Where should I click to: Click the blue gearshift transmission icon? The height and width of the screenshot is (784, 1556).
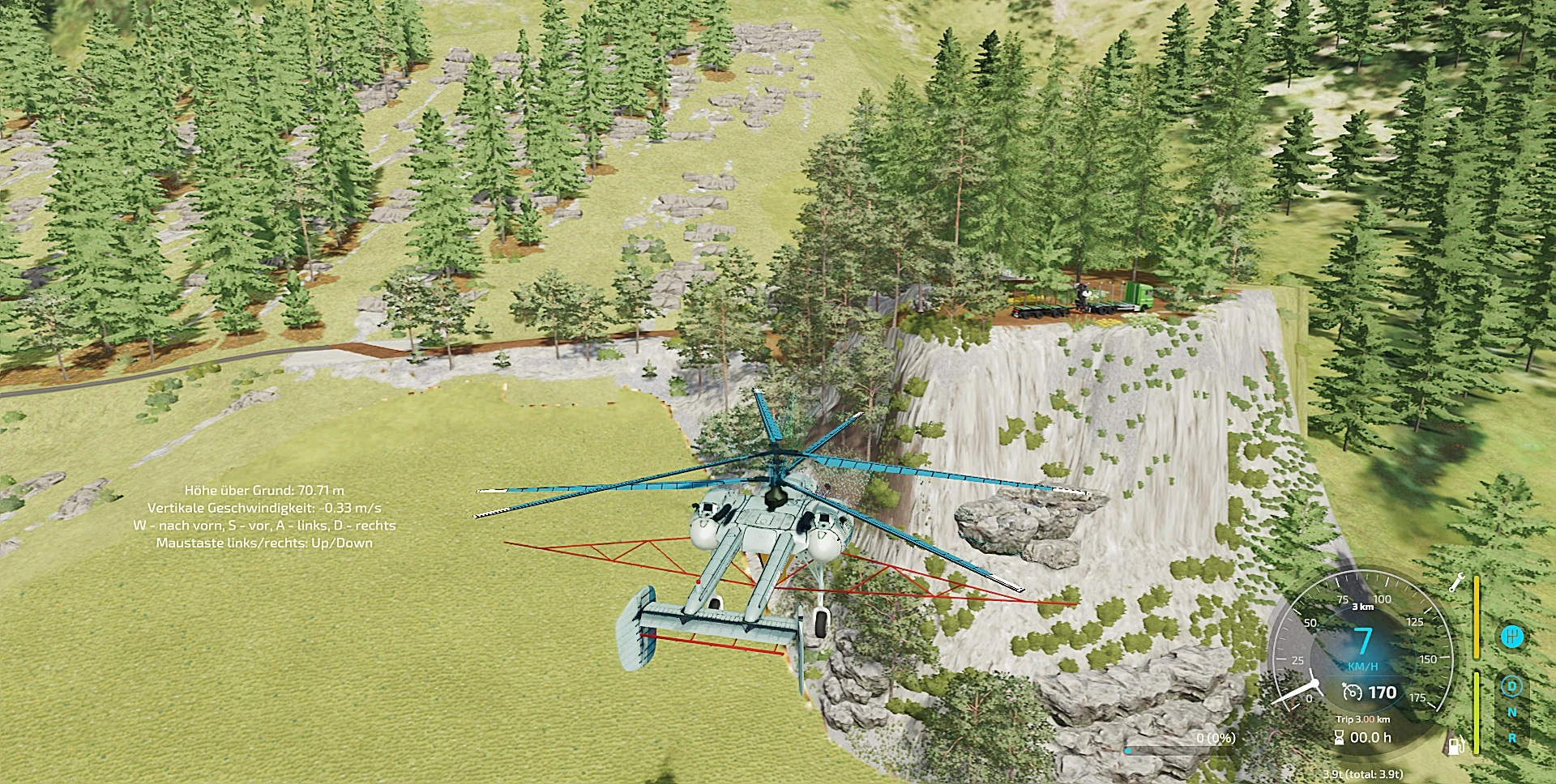coord(1511,637)
